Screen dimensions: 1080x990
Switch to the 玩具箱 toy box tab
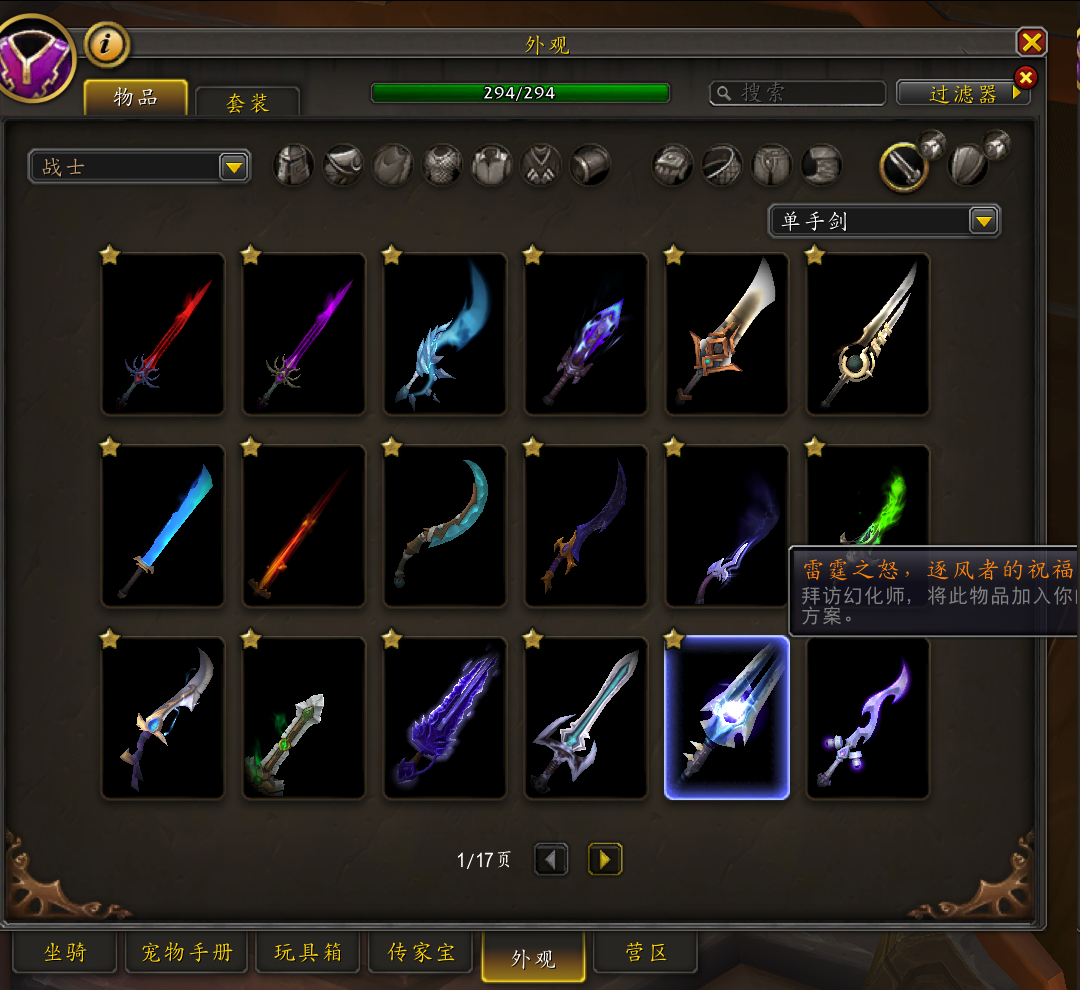pyautogui.click(x=308, y=954)
